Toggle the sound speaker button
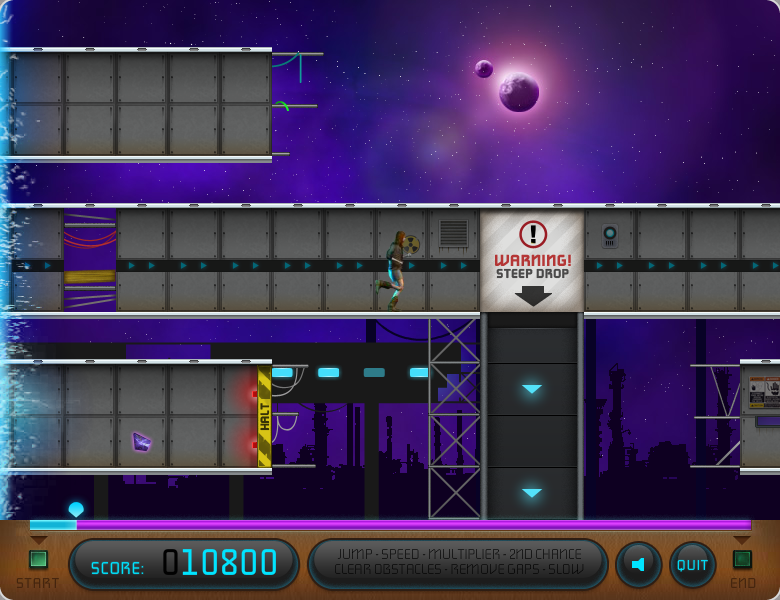 (x=638, y=565)
